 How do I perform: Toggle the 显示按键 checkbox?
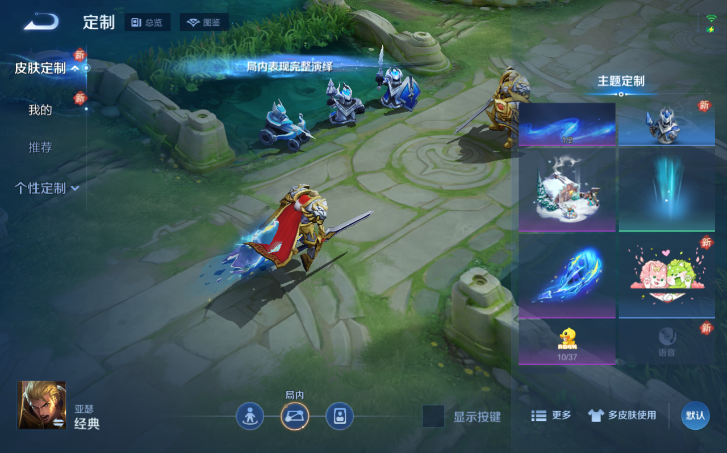(x=433, y=416)
